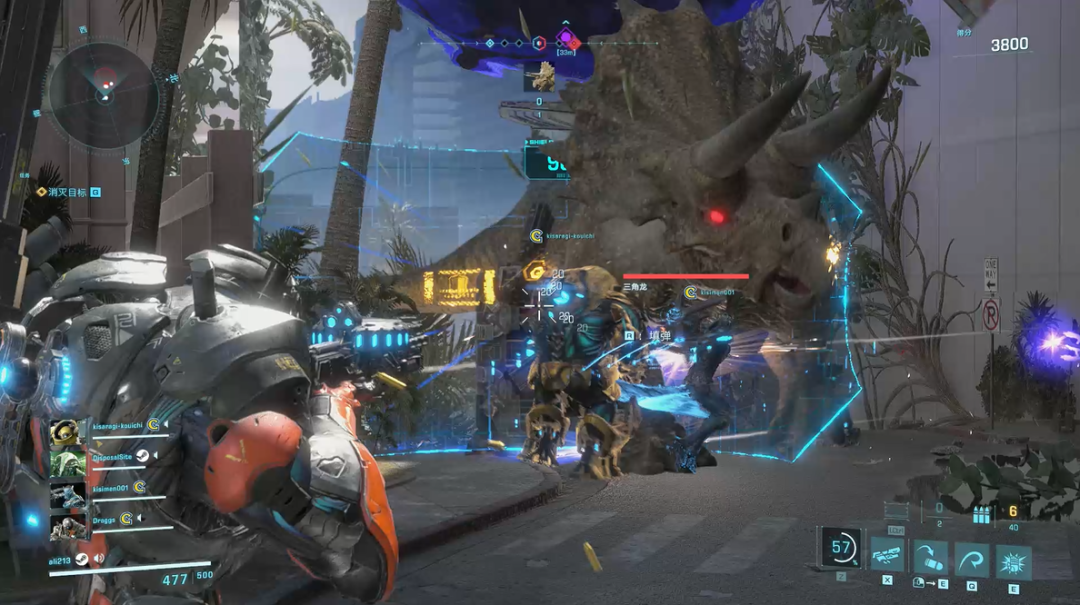1080x605 pixels.
Task: Trigger the burst explosion skill icon
Action: tap(1013, 561)
